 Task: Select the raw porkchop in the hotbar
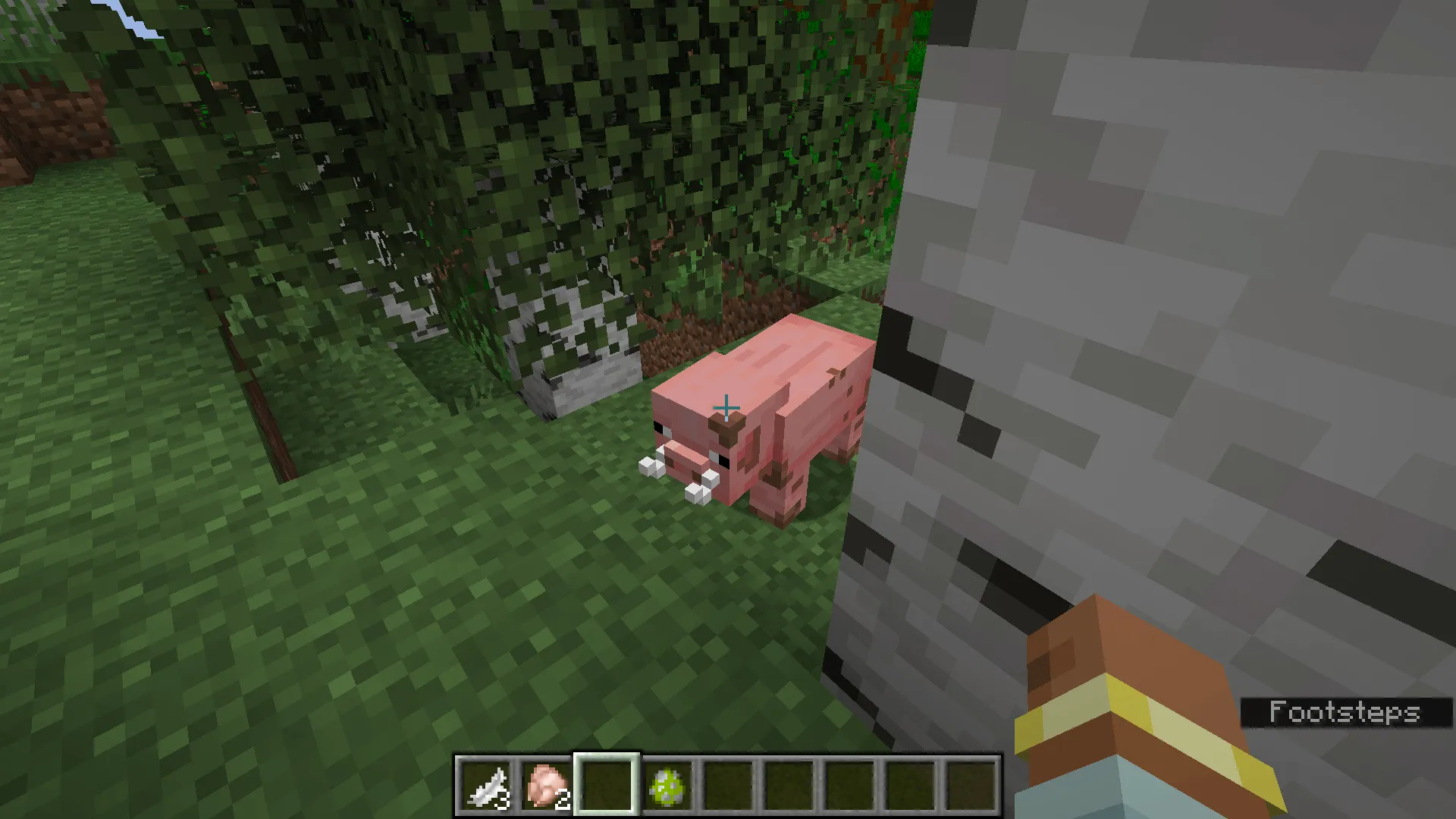(548, 785)
